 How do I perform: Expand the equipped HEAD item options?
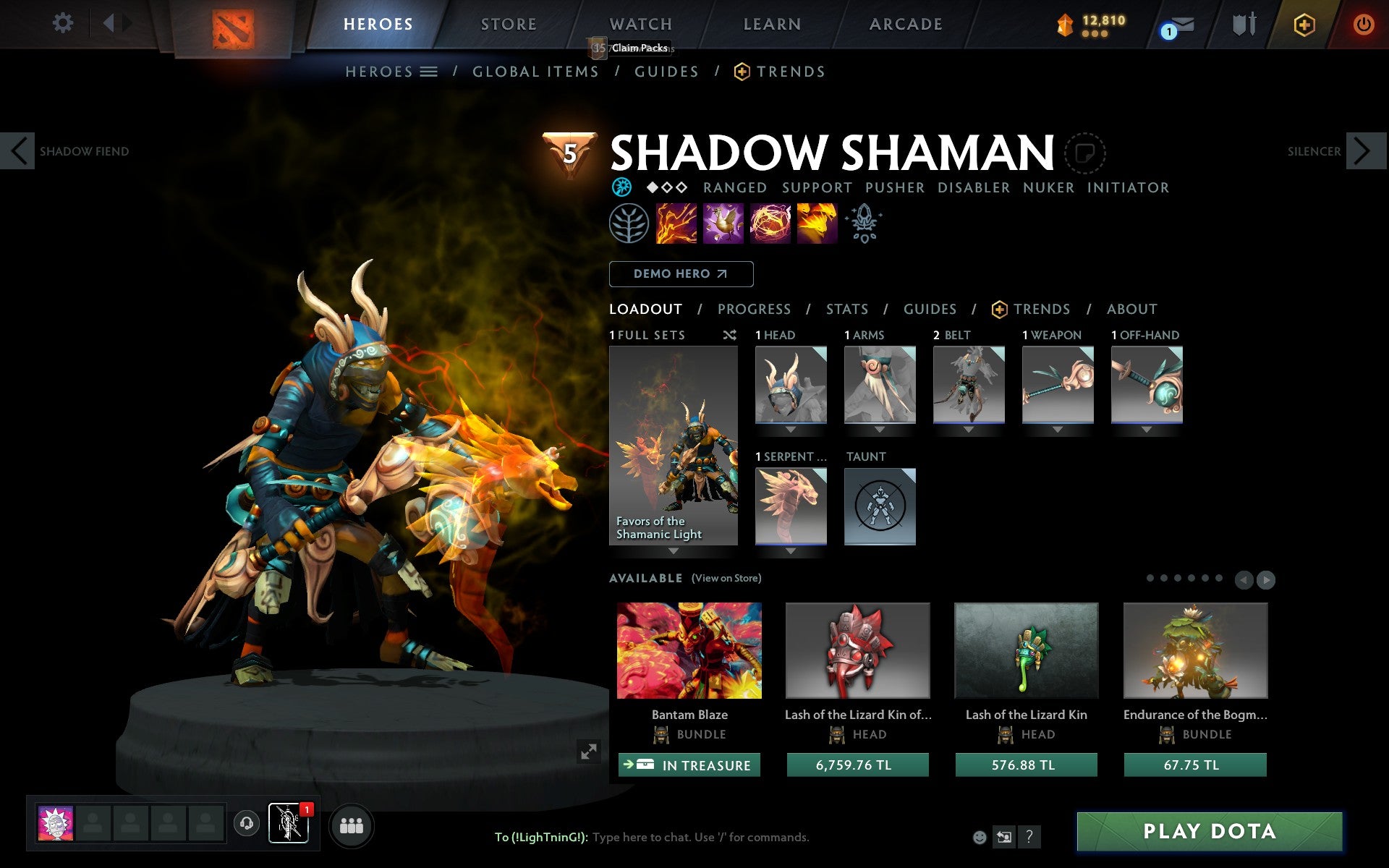[x=790, y=428]
